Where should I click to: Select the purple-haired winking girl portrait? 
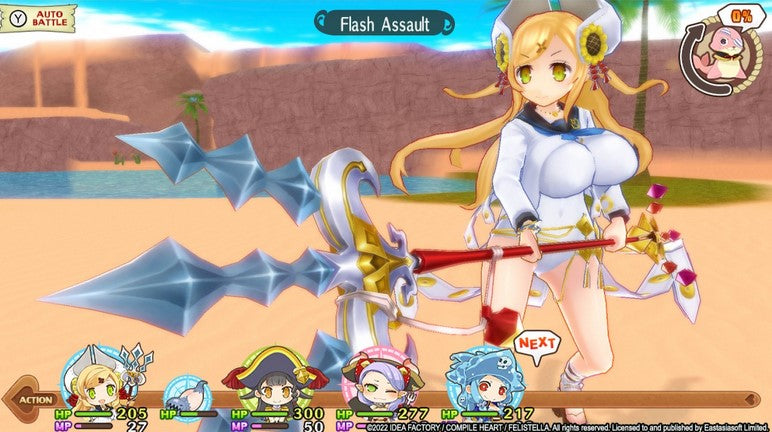pyautogui.click(x=377, y=378)
